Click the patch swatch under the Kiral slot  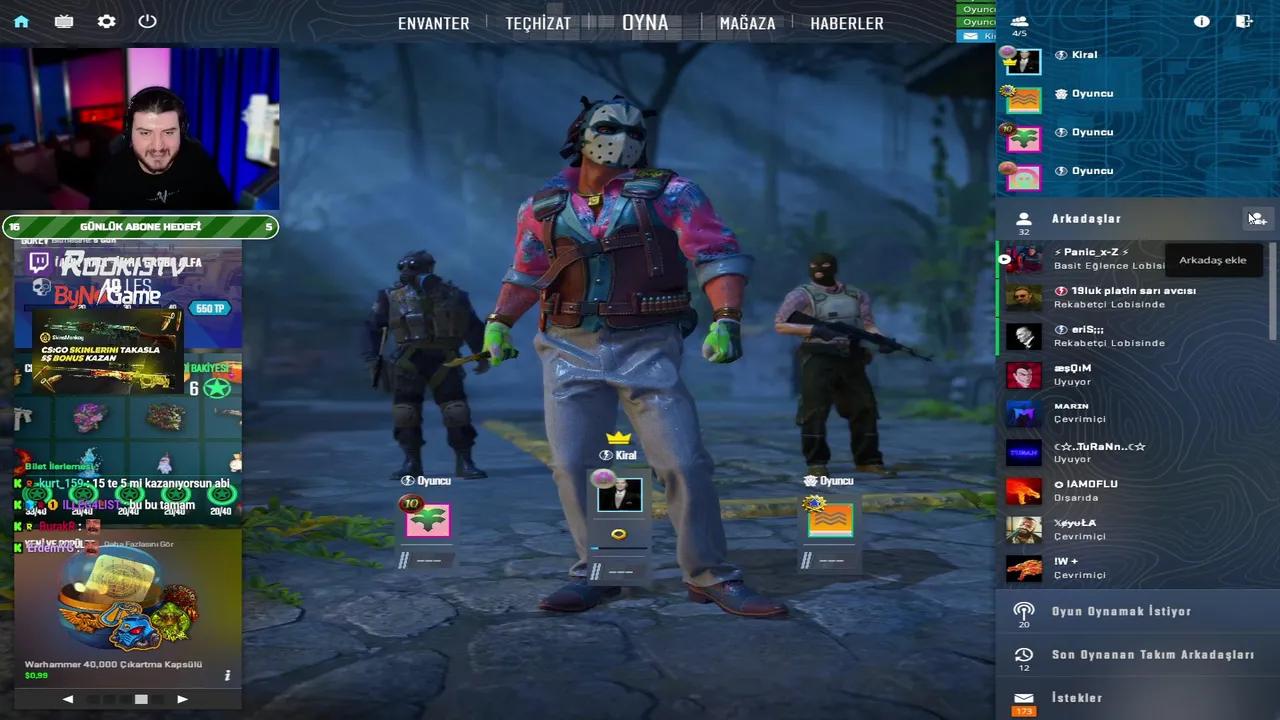(618, 534)
